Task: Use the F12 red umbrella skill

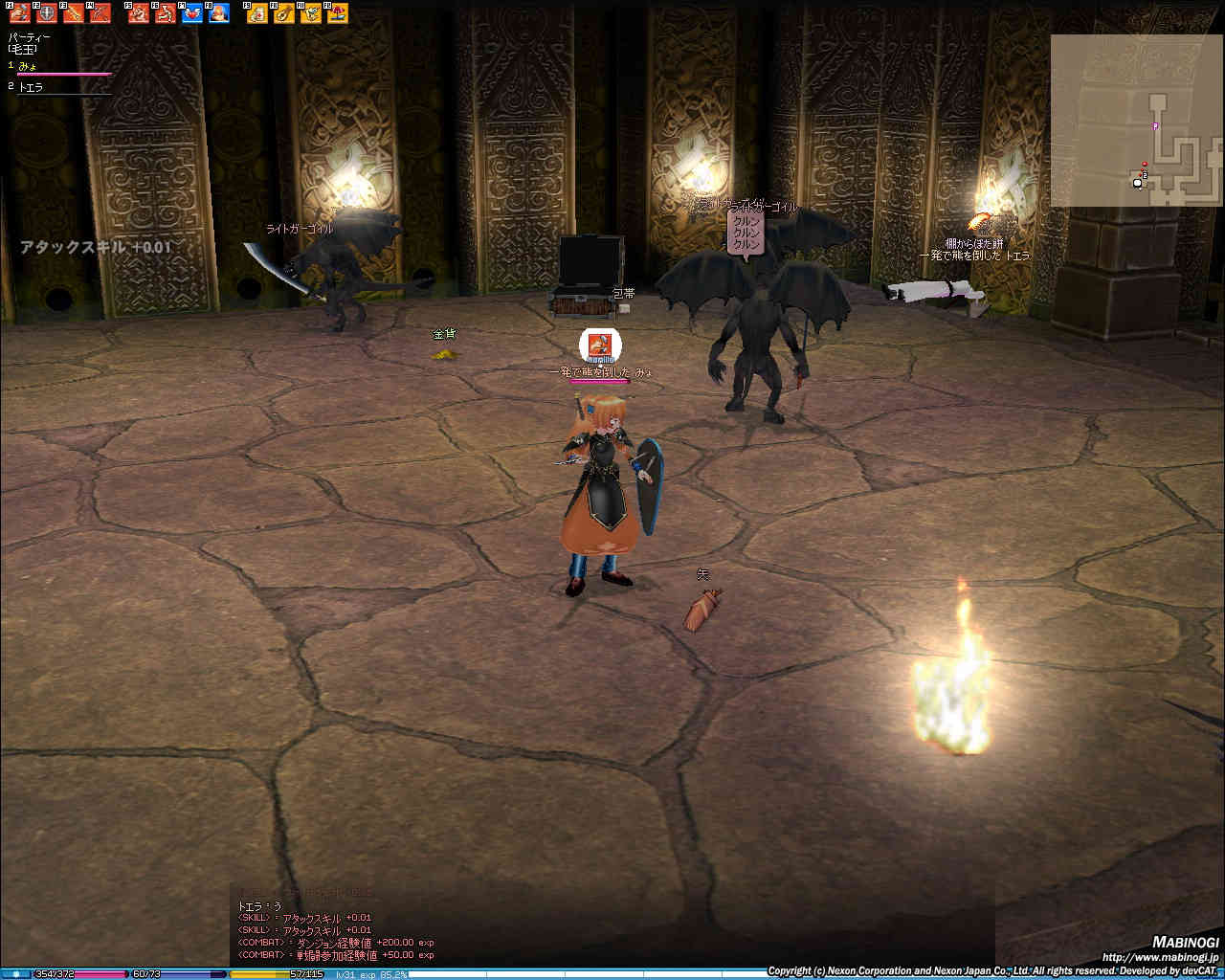Action: point(337,13)
